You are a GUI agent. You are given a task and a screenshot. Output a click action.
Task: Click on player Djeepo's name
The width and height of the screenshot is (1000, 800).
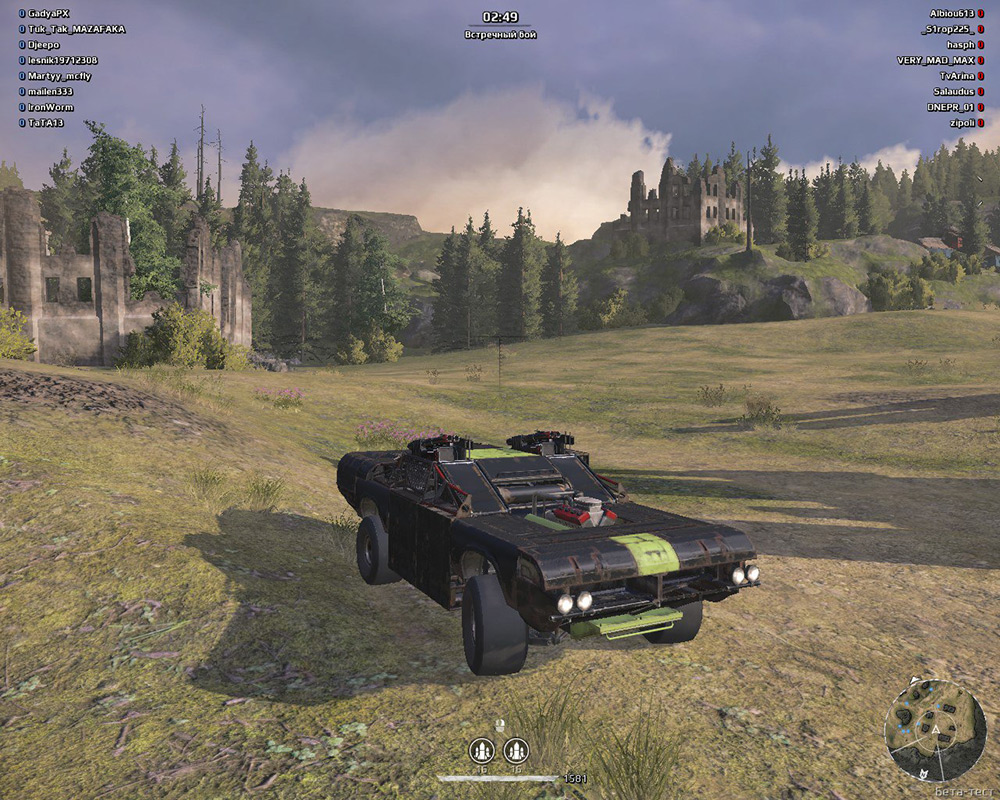[x=44, y=45]
